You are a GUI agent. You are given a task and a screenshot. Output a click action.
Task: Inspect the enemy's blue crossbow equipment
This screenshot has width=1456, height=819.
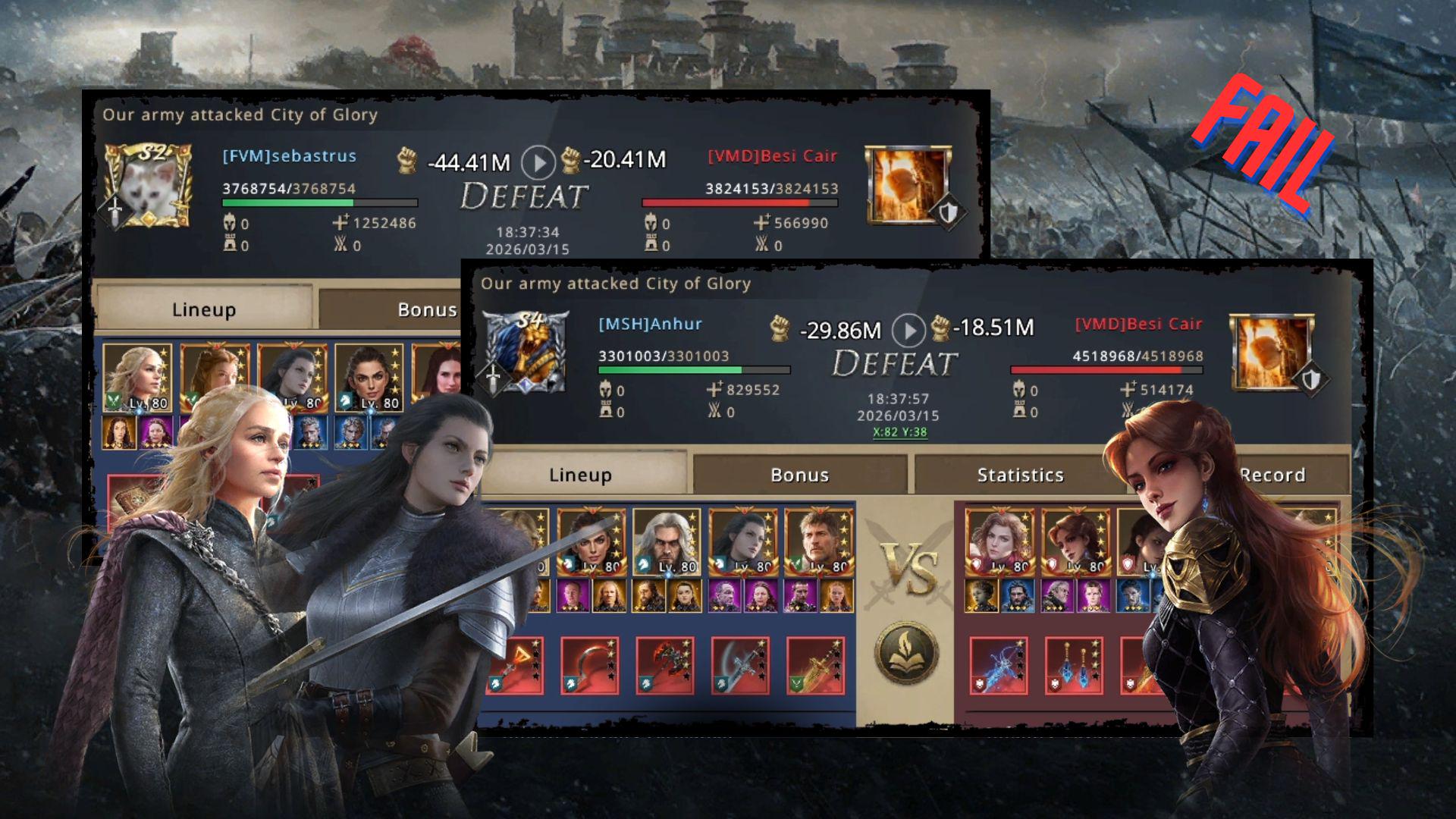999,666
